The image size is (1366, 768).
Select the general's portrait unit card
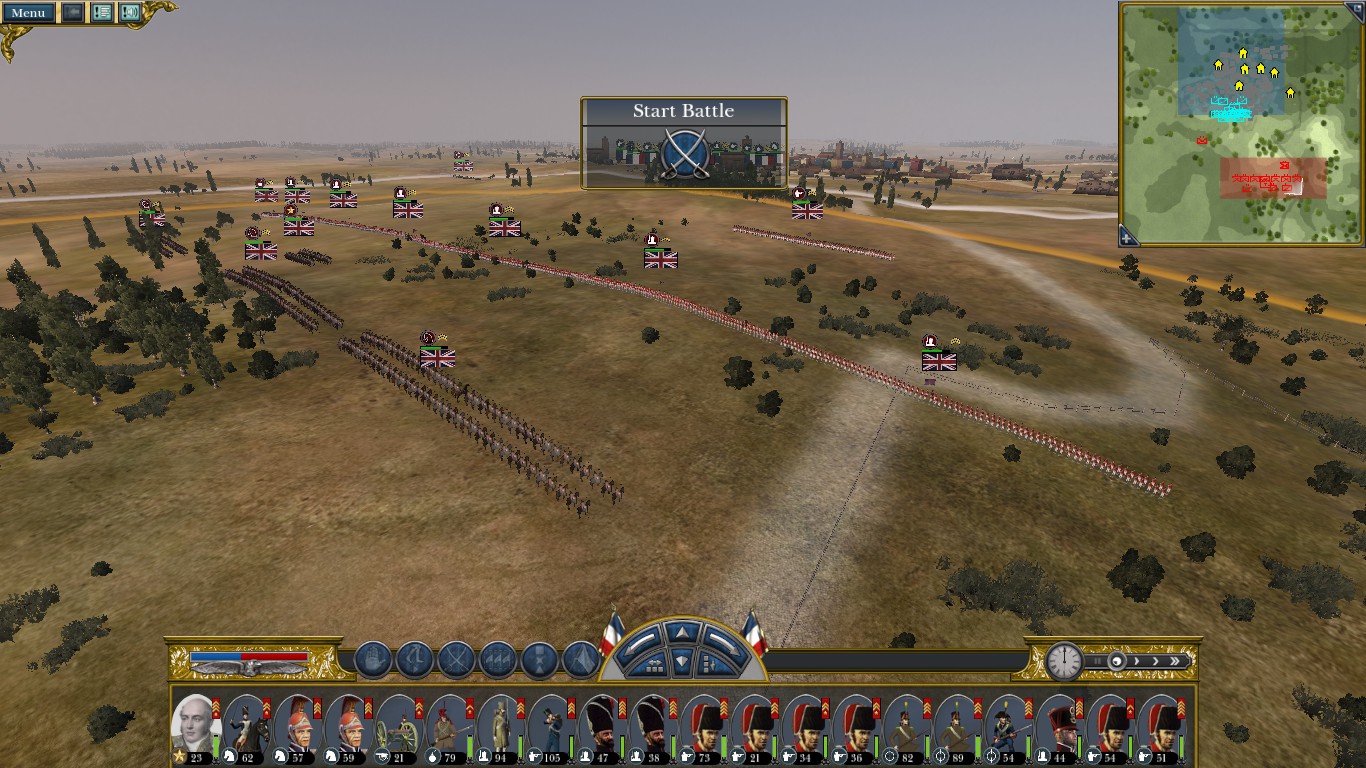tap(195, 726)
